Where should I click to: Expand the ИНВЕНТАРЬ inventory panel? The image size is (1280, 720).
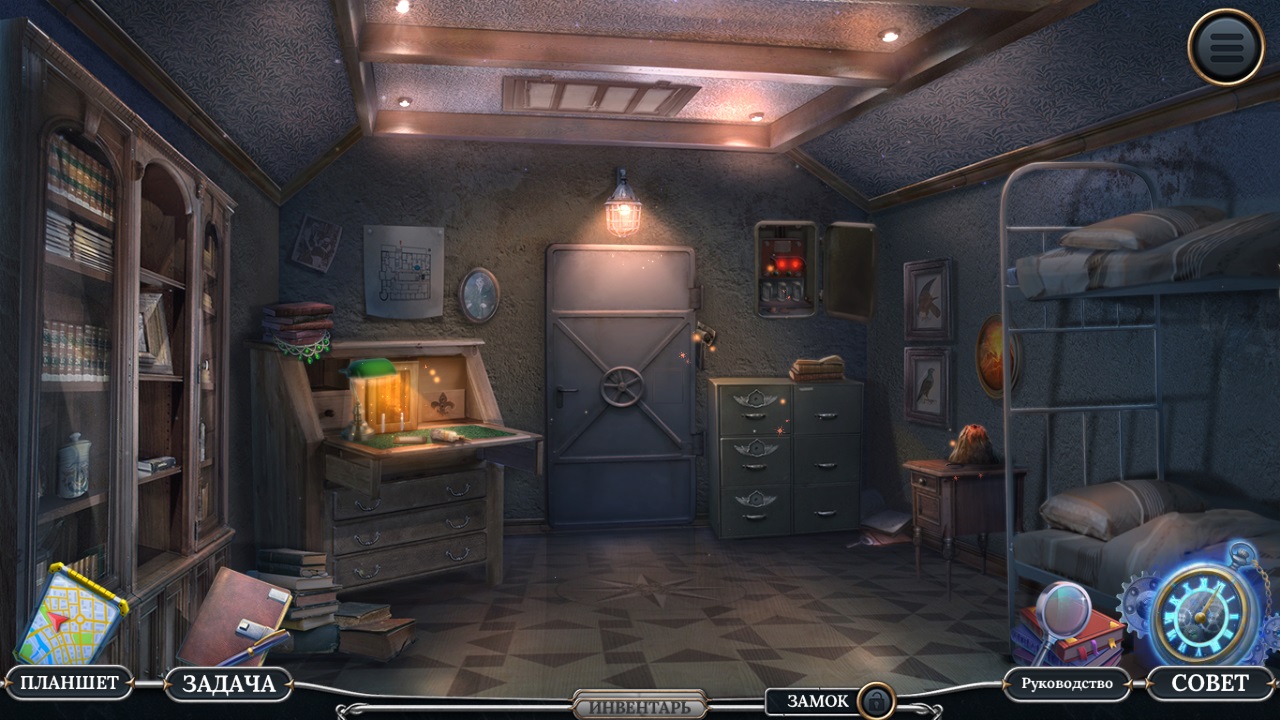(640, 706)
